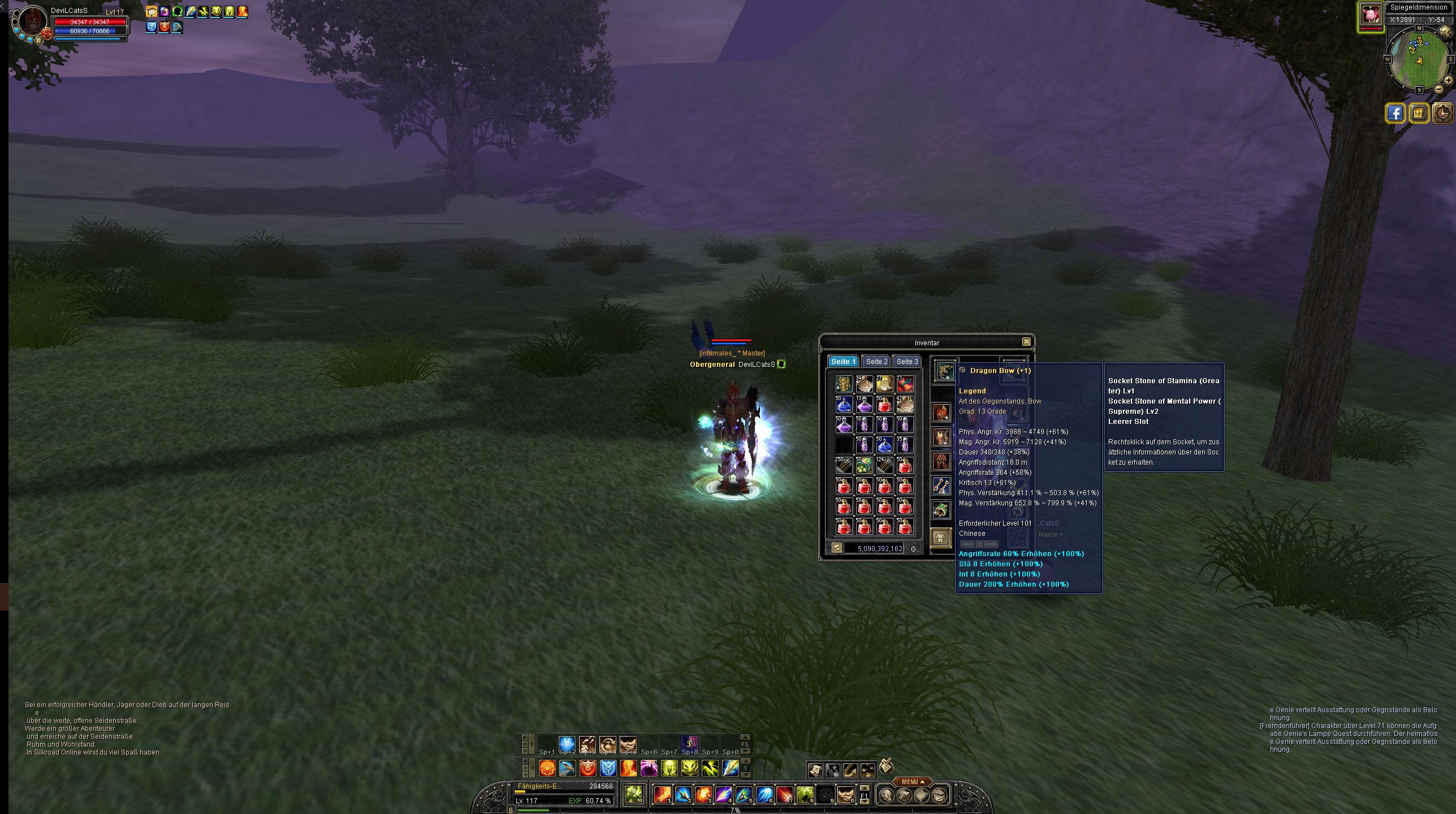Use the skill in hotbar slot 1
This screenshot has height=814, width=1456.
pos(662,795)
